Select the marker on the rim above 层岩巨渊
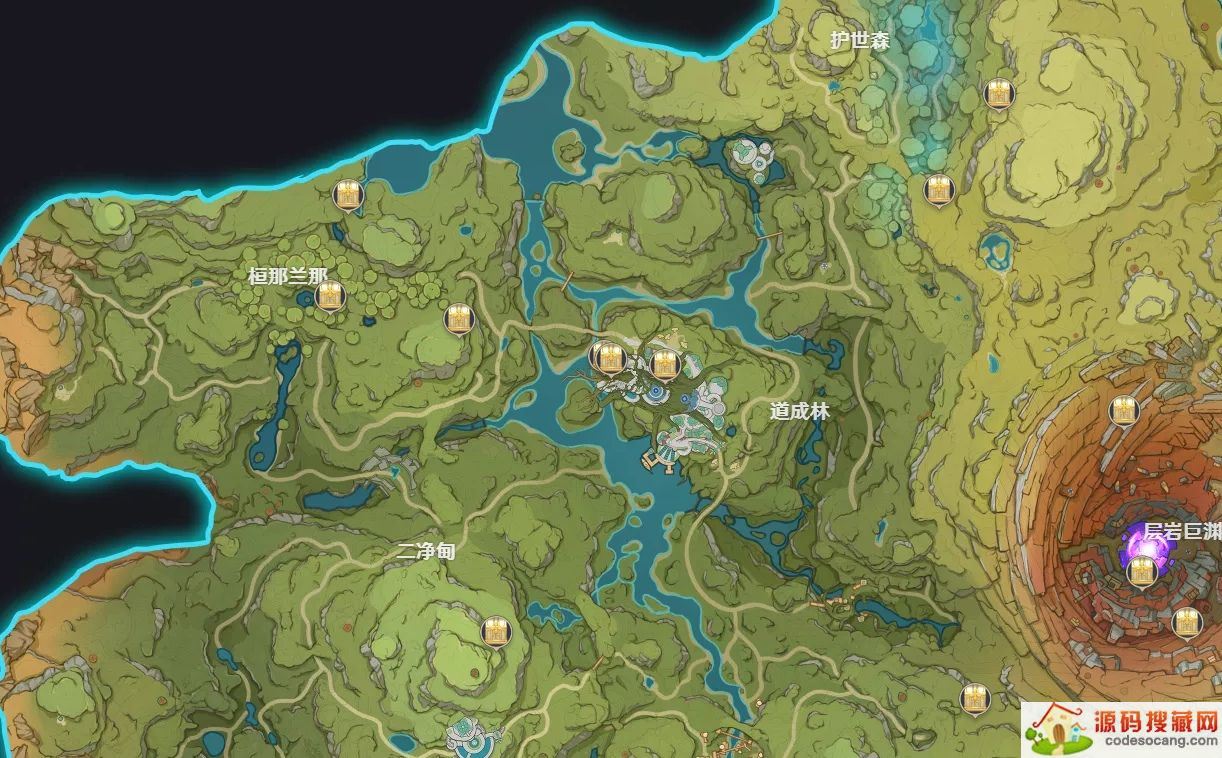Image resolution: width=1222 pixels, height=758 pixels. [1124, 410]
